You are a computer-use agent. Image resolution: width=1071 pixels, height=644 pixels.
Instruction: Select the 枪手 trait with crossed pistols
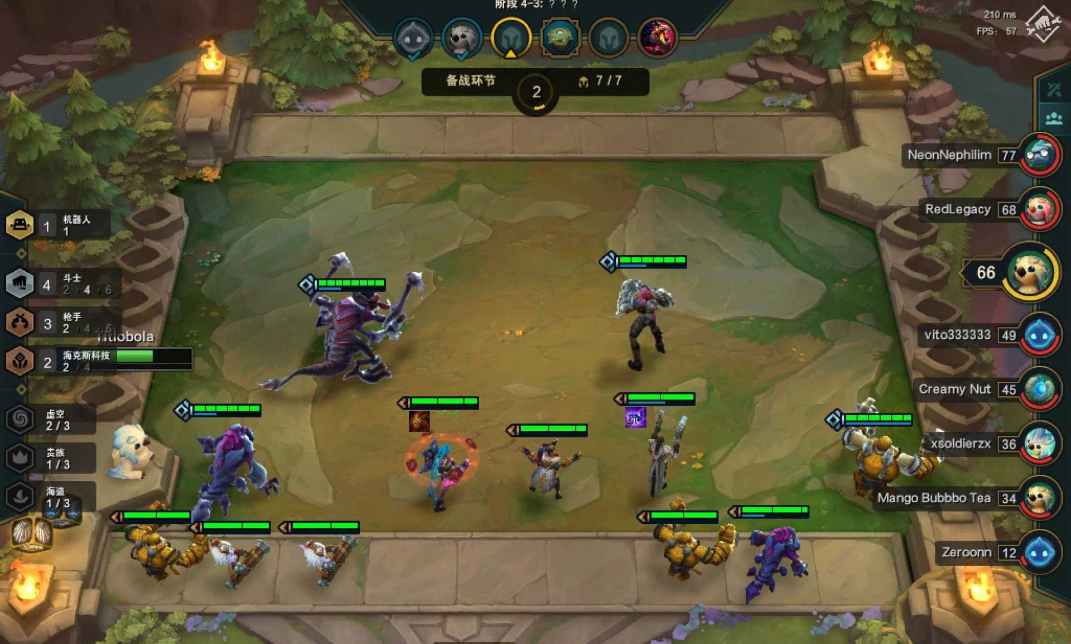point(20,322)
